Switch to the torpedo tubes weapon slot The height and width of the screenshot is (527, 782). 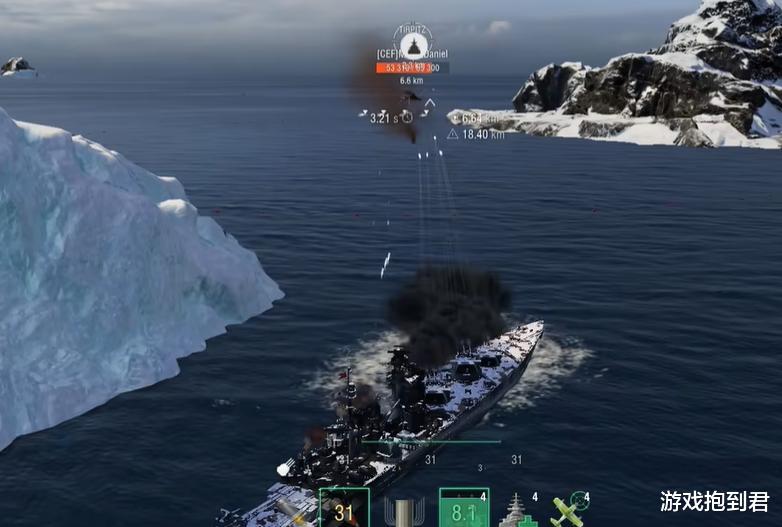coord(404,511)
